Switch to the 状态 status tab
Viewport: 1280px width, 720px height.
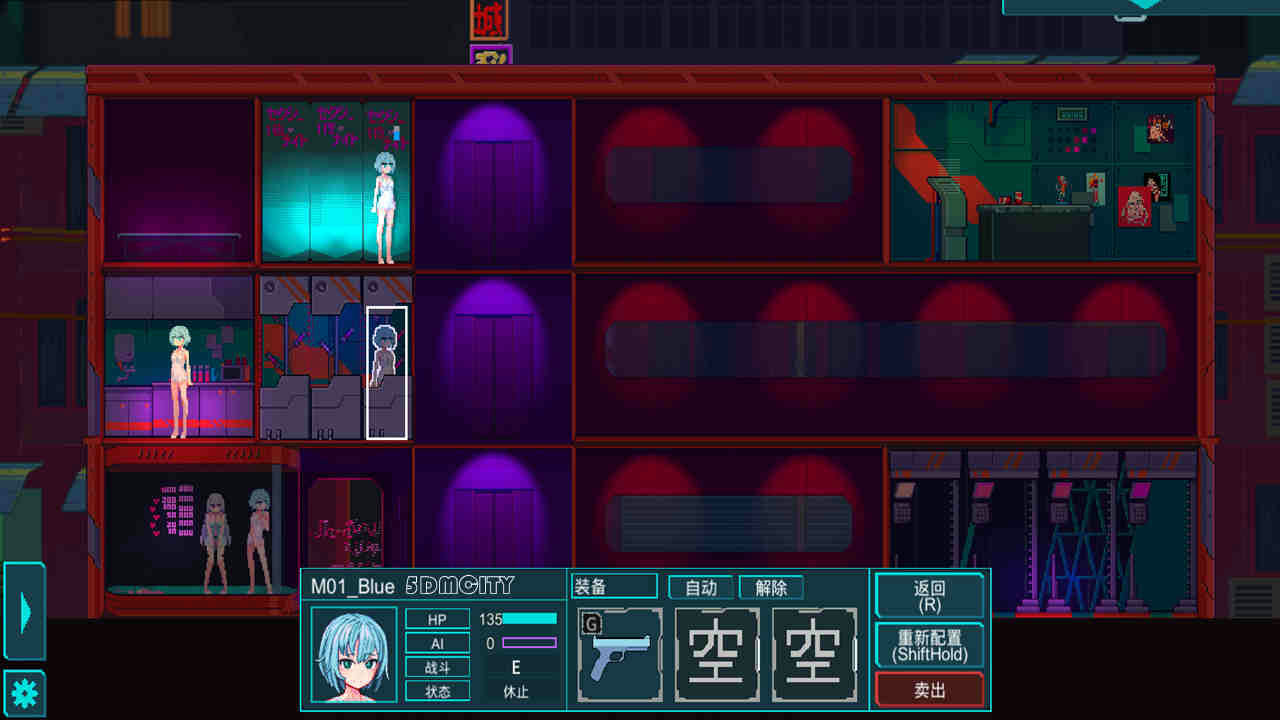click(438, 690)
